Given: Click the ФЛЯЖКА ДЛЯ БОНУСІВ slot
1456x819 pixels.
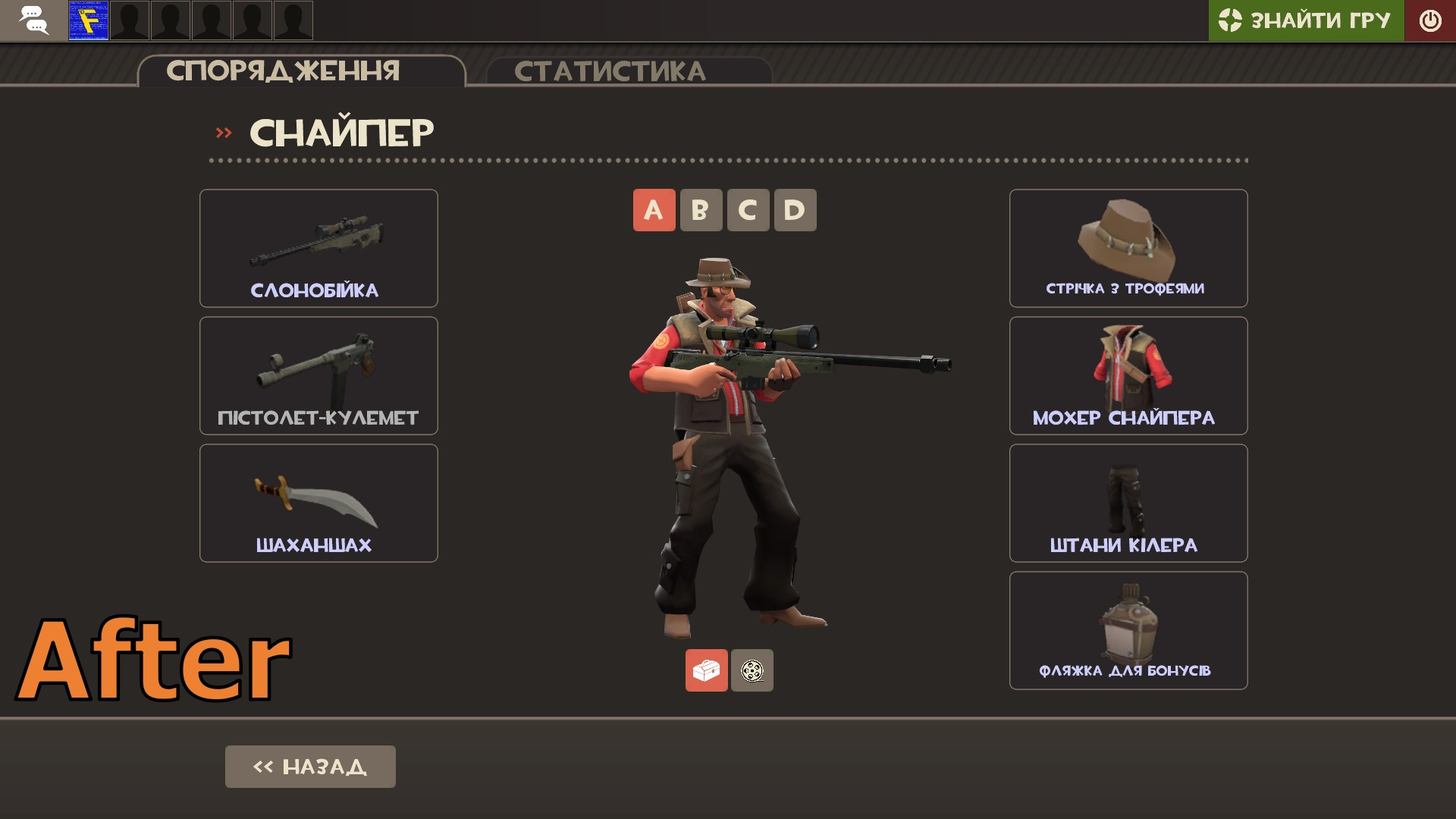Looking at the screenshot, I should (1128, 630).
